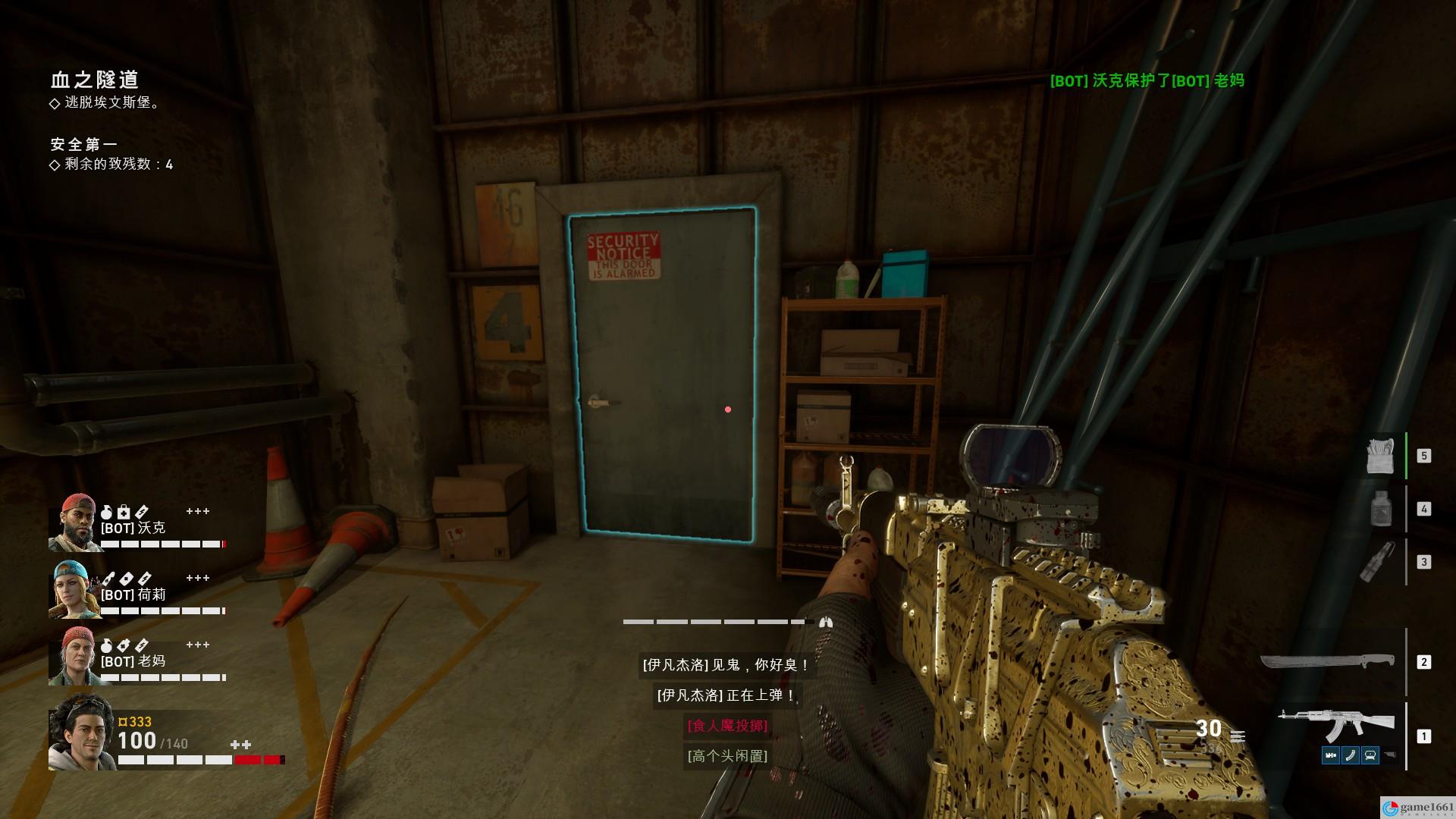Click the 食人魔投掷 chat log entry
The width and height of the screenshot is (1456, 819).
tap(727, 726)
